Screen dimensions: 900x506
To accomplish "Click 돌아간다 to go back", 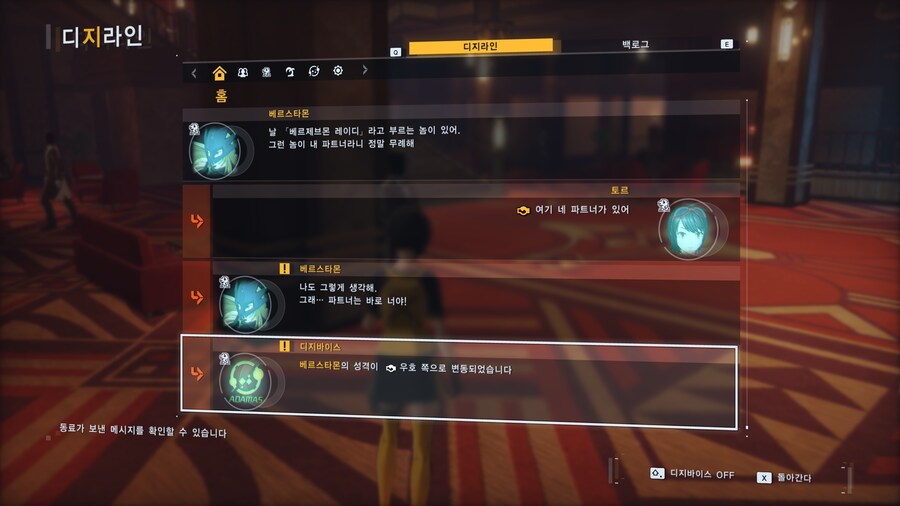I will tap(785, 478).
